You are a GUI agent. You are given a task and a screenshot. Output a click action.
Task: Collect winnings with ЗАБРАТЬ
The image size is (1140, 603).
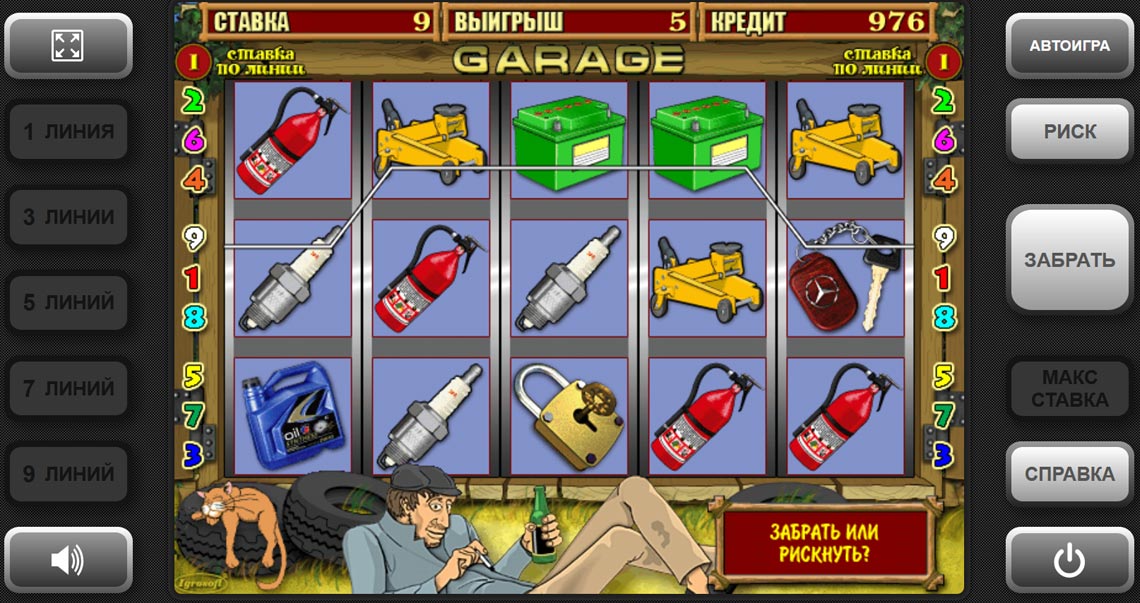[x=1069, y=259]
